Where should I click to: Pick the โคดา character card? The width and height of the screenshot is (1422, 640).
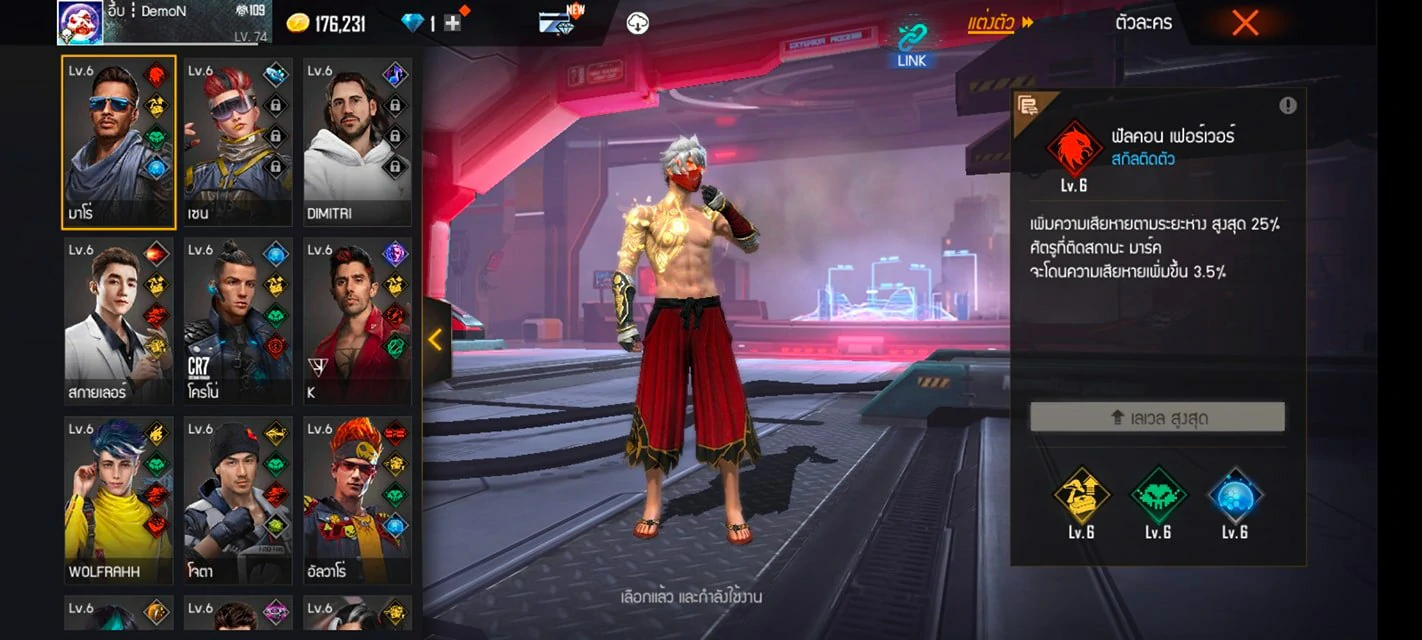coord(238,500)
